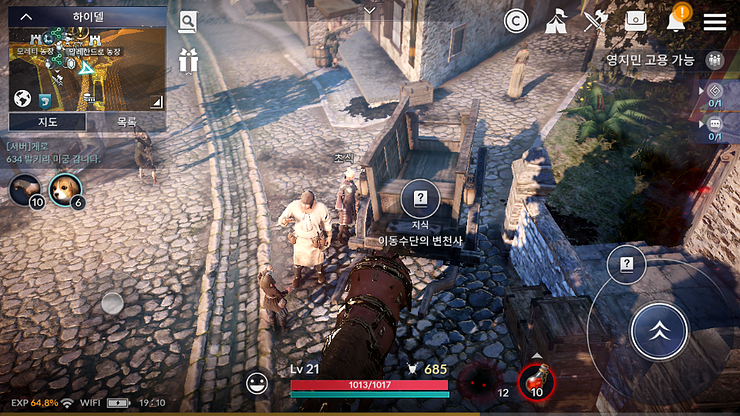Switch to the 지도 map tab

coord(47,122)
